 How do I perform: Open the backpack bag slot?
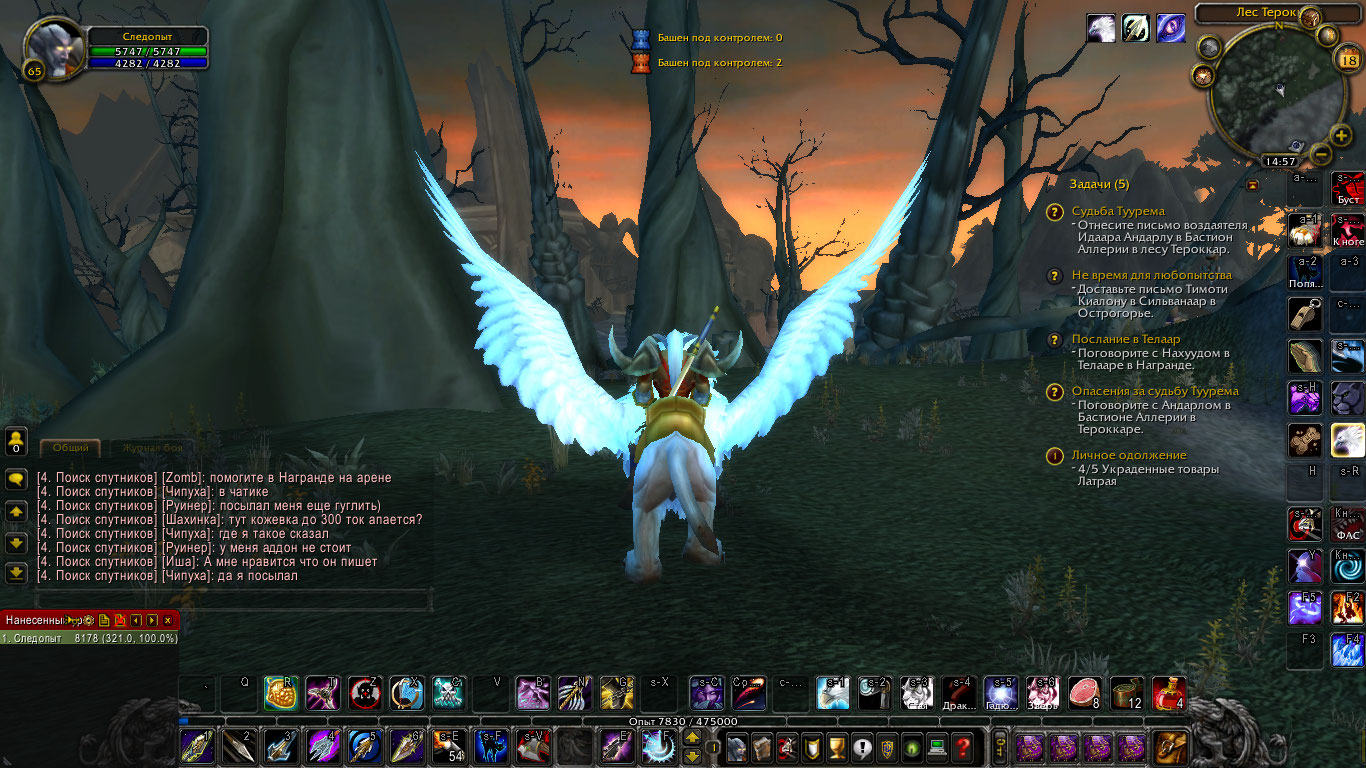click(x=1171, y=746)
